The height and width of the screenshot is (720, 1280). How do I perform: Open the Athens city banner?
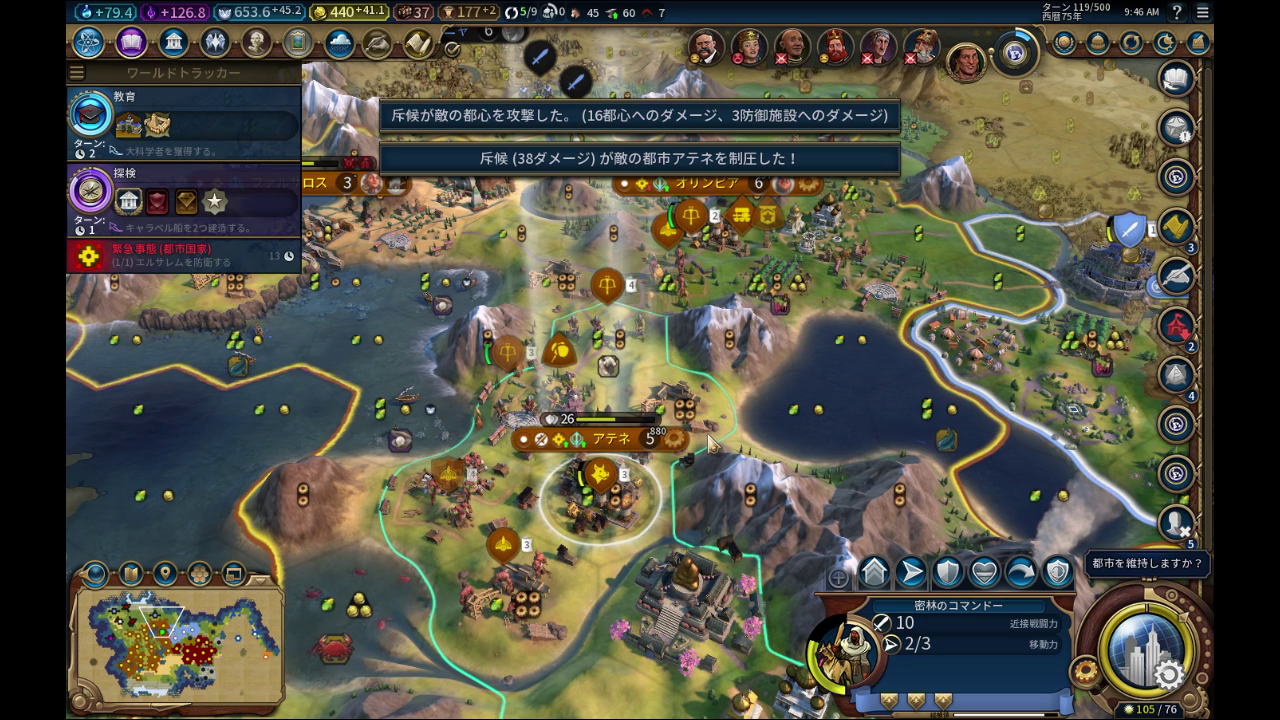coord(610,438)
